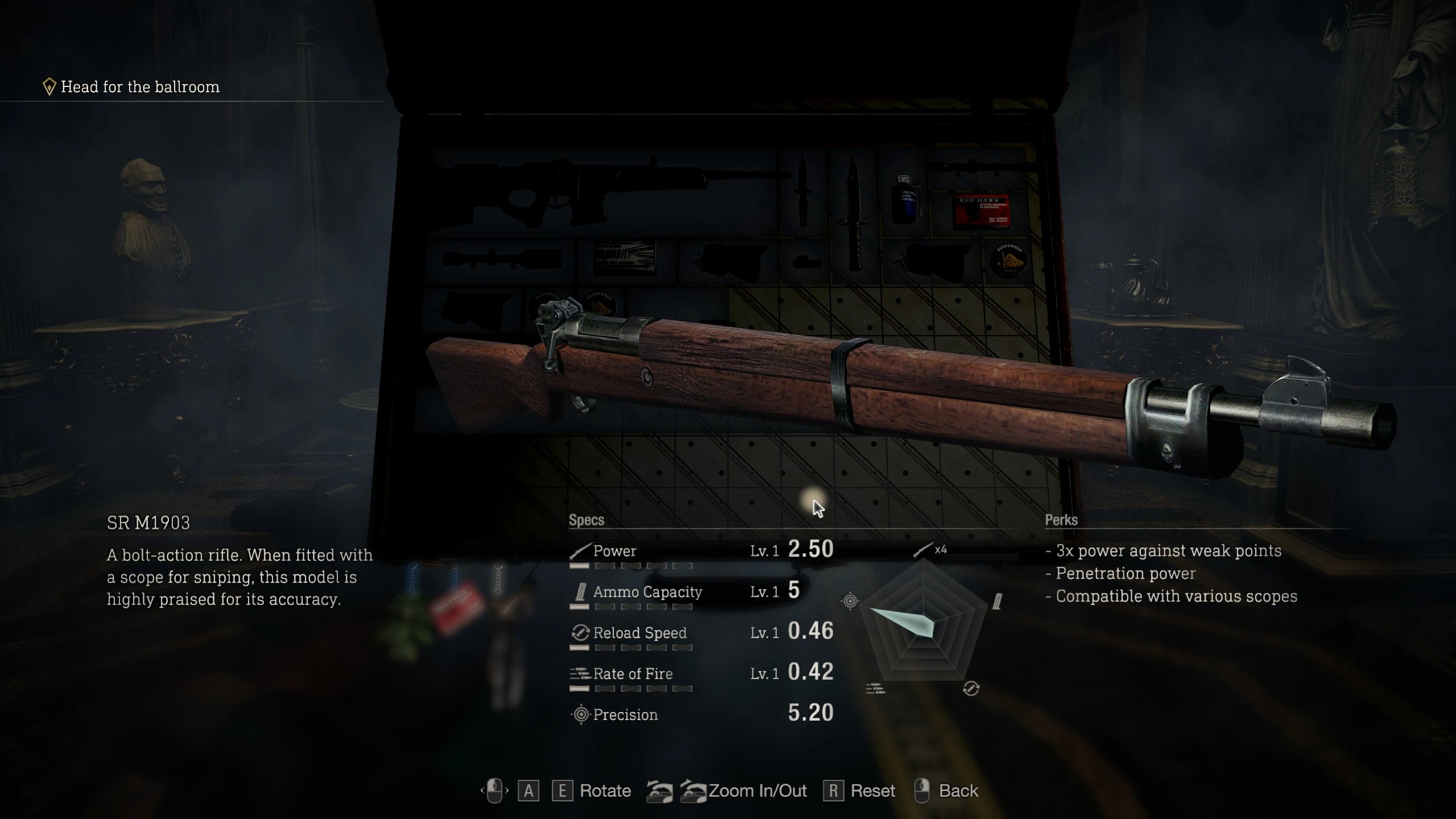Highlight the Rate of Fire spec row

tap(701, 674)
